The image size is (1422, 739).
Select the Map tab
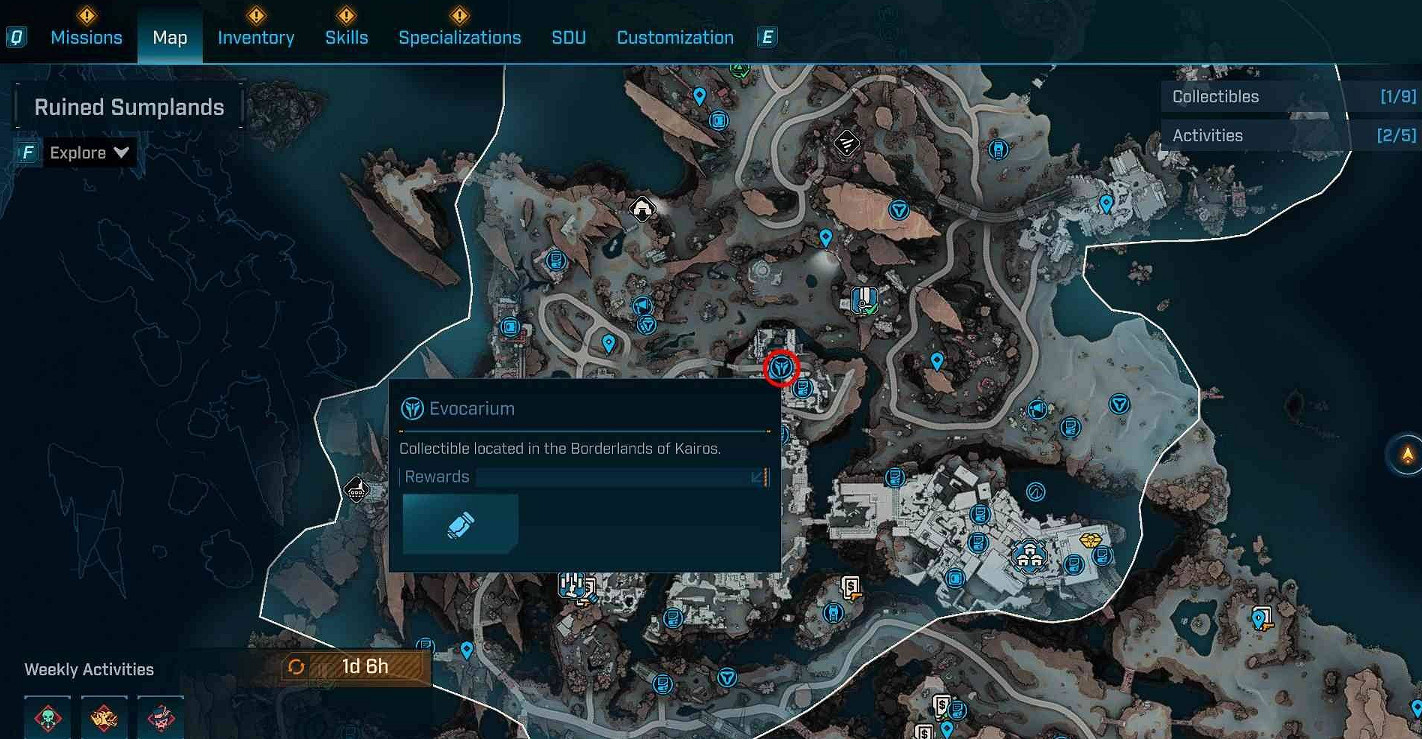[x=170, y=38]
